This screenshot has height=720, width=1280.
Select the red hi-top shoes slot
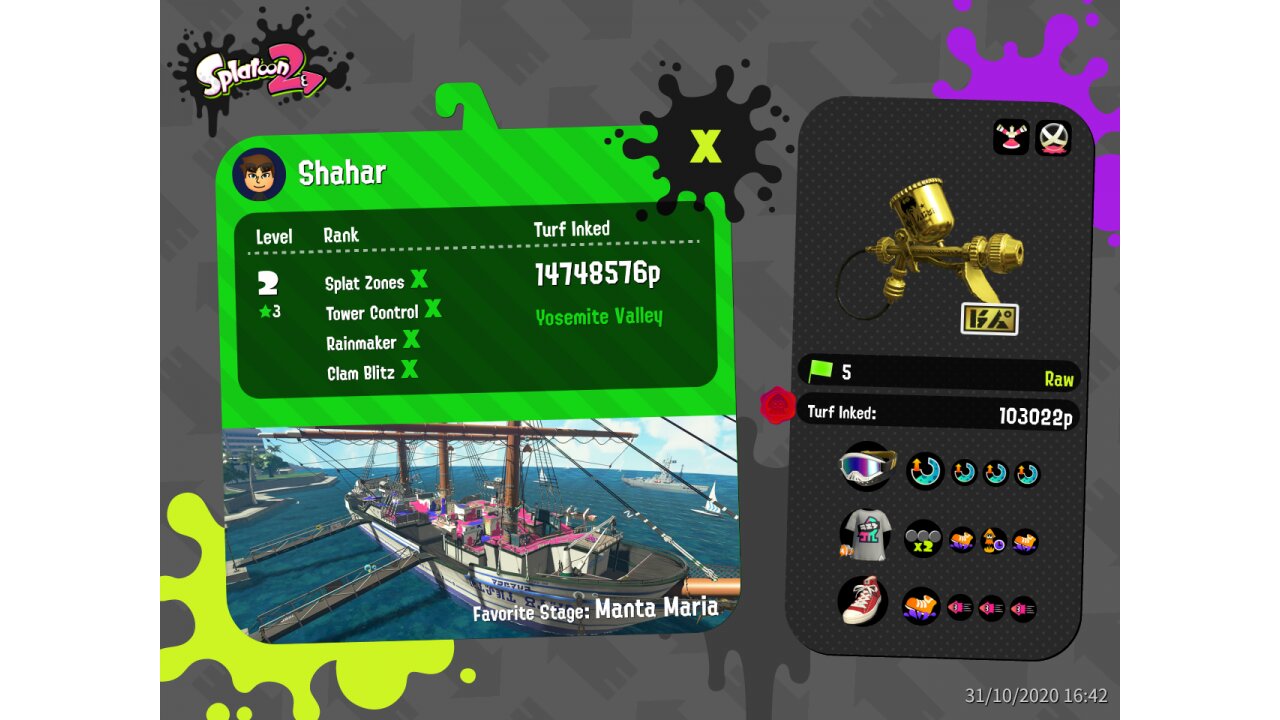(x=863, y=601)
